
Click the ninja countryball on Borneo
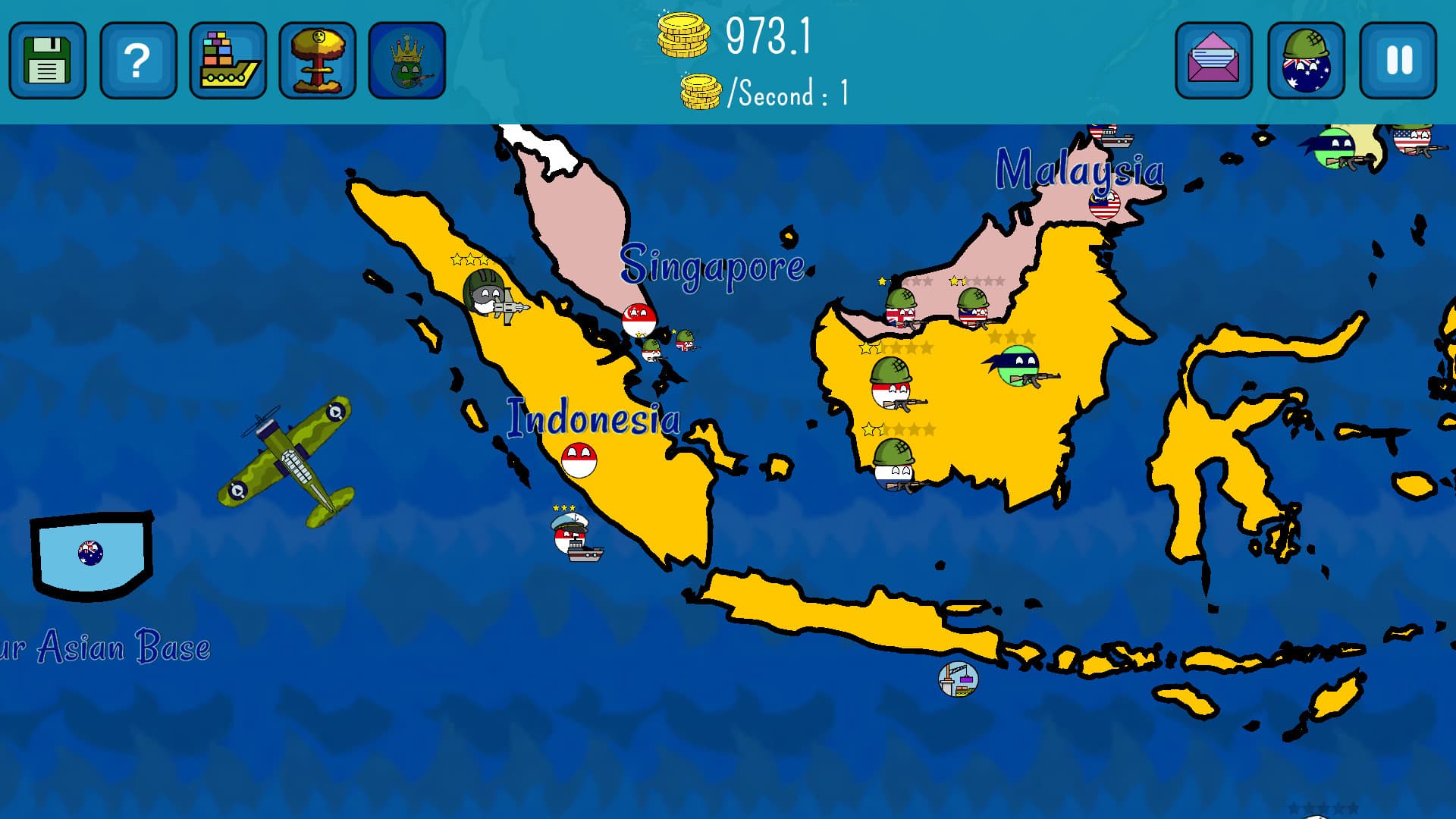pos(1016,364)
